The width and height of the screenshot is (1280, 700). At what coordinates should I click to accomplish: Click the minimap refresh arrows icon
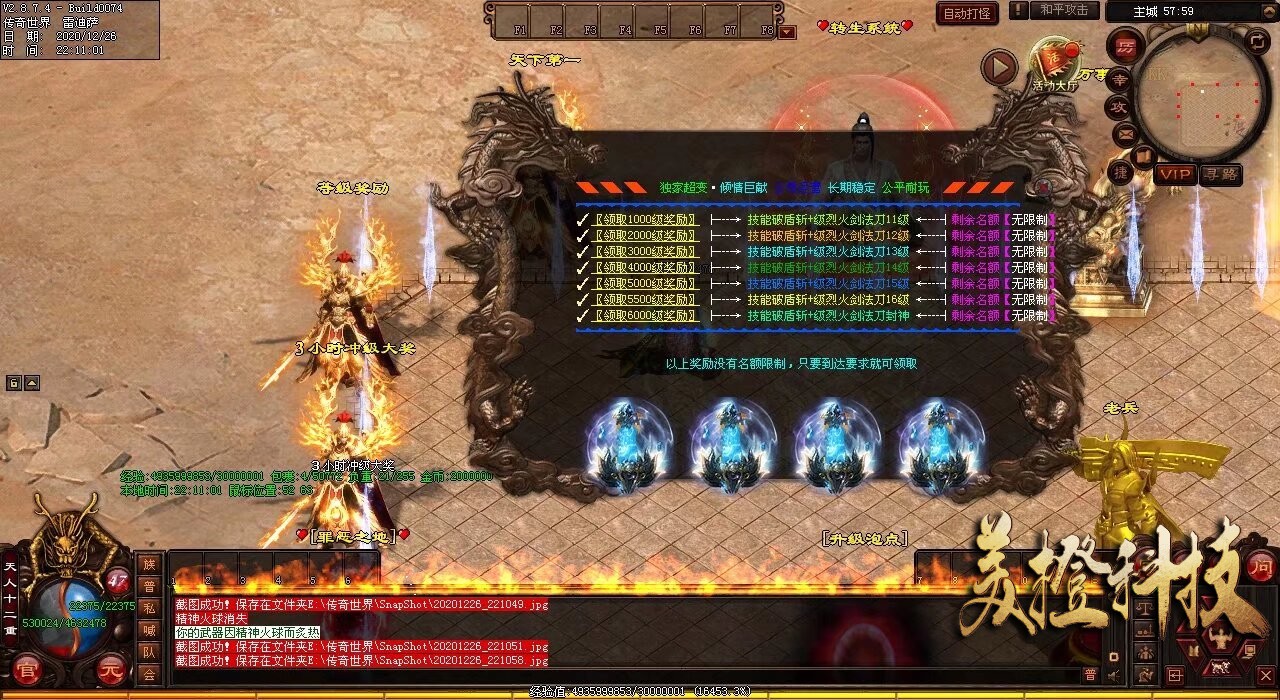tap(1258, 41)
